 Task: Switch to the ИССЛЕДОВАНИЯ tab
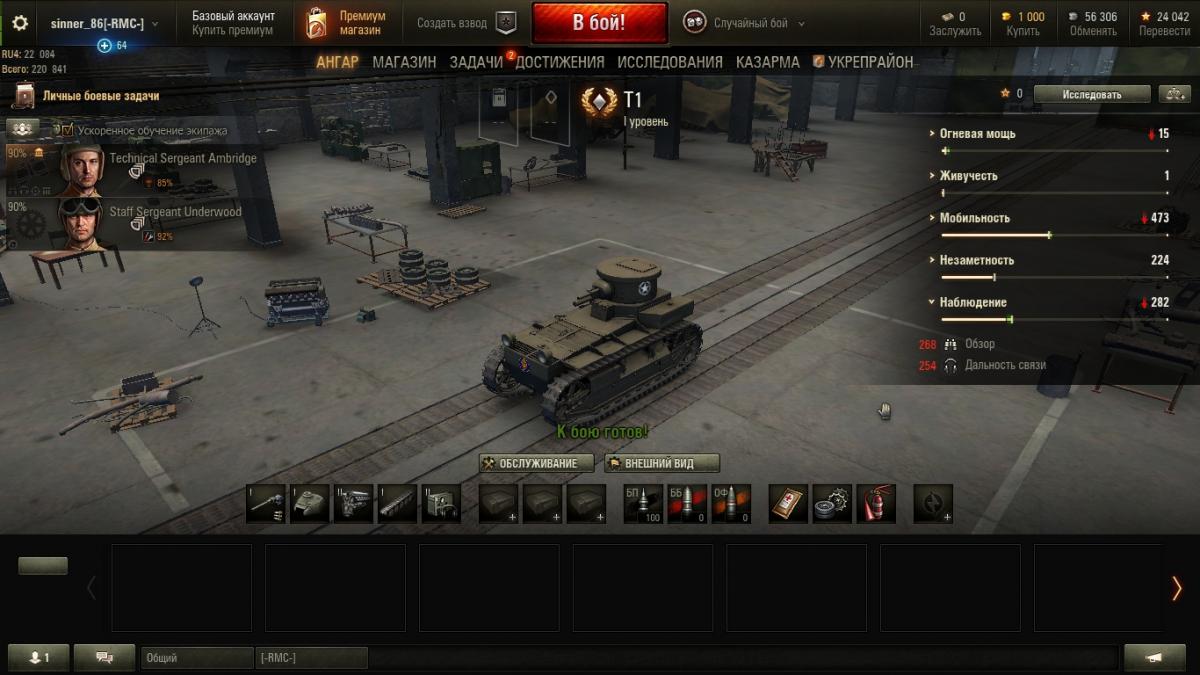pos(669,62)
